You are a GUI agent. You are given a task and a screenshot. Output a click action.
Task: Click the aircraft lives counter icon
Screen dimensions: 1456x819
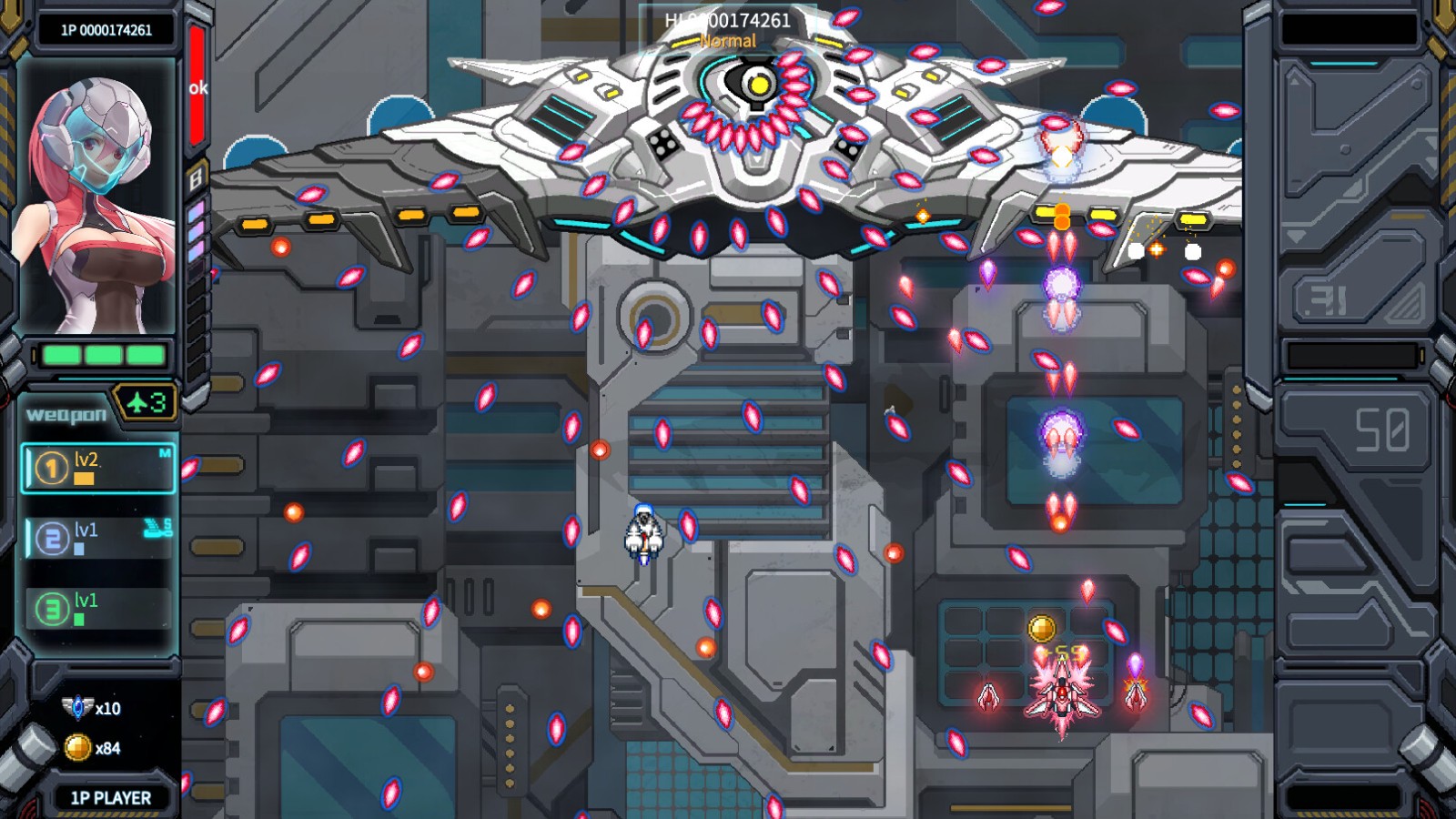[146, 403]
